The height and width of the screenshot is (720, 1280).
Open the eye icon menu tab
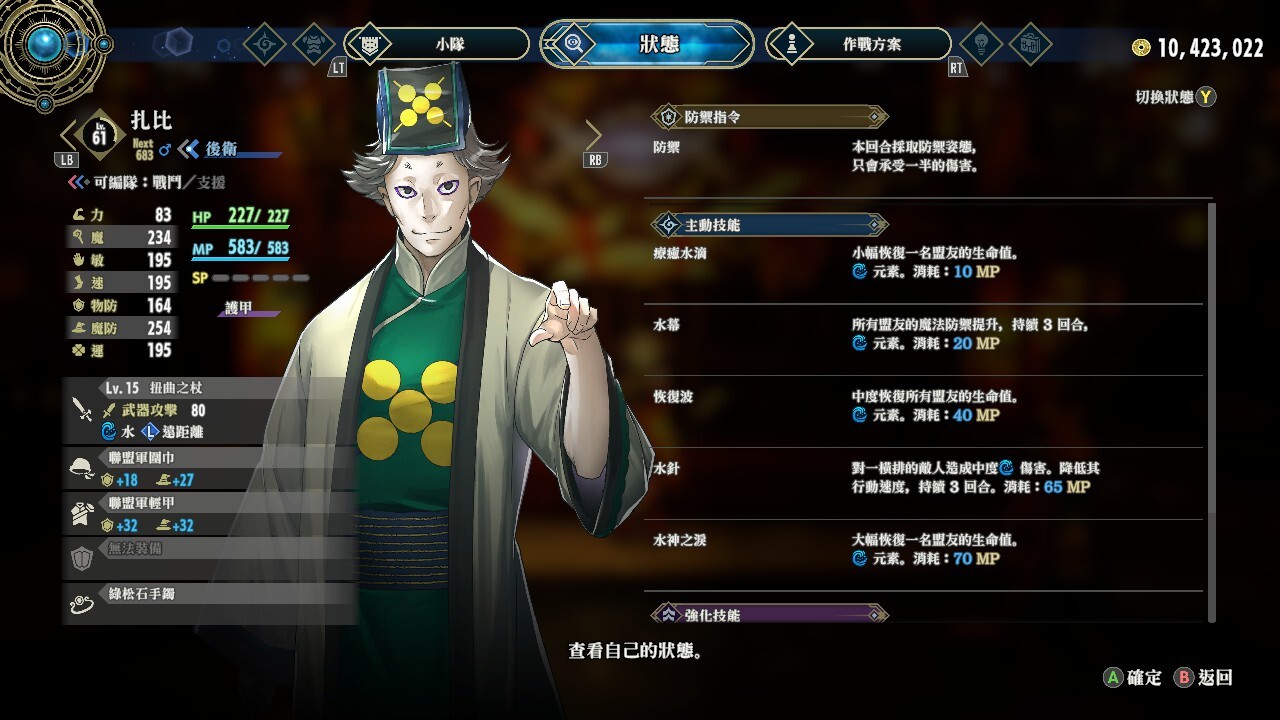click(x=265, y=44)
